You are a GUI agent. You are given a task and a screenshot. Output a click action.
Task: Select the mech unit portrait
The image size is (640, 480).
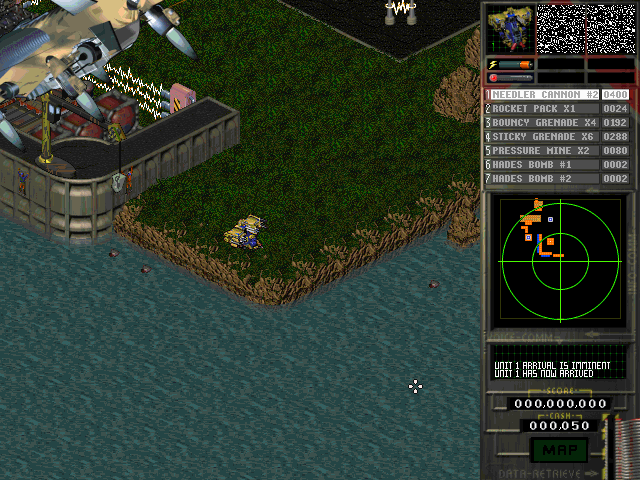[x=508, y=29]
